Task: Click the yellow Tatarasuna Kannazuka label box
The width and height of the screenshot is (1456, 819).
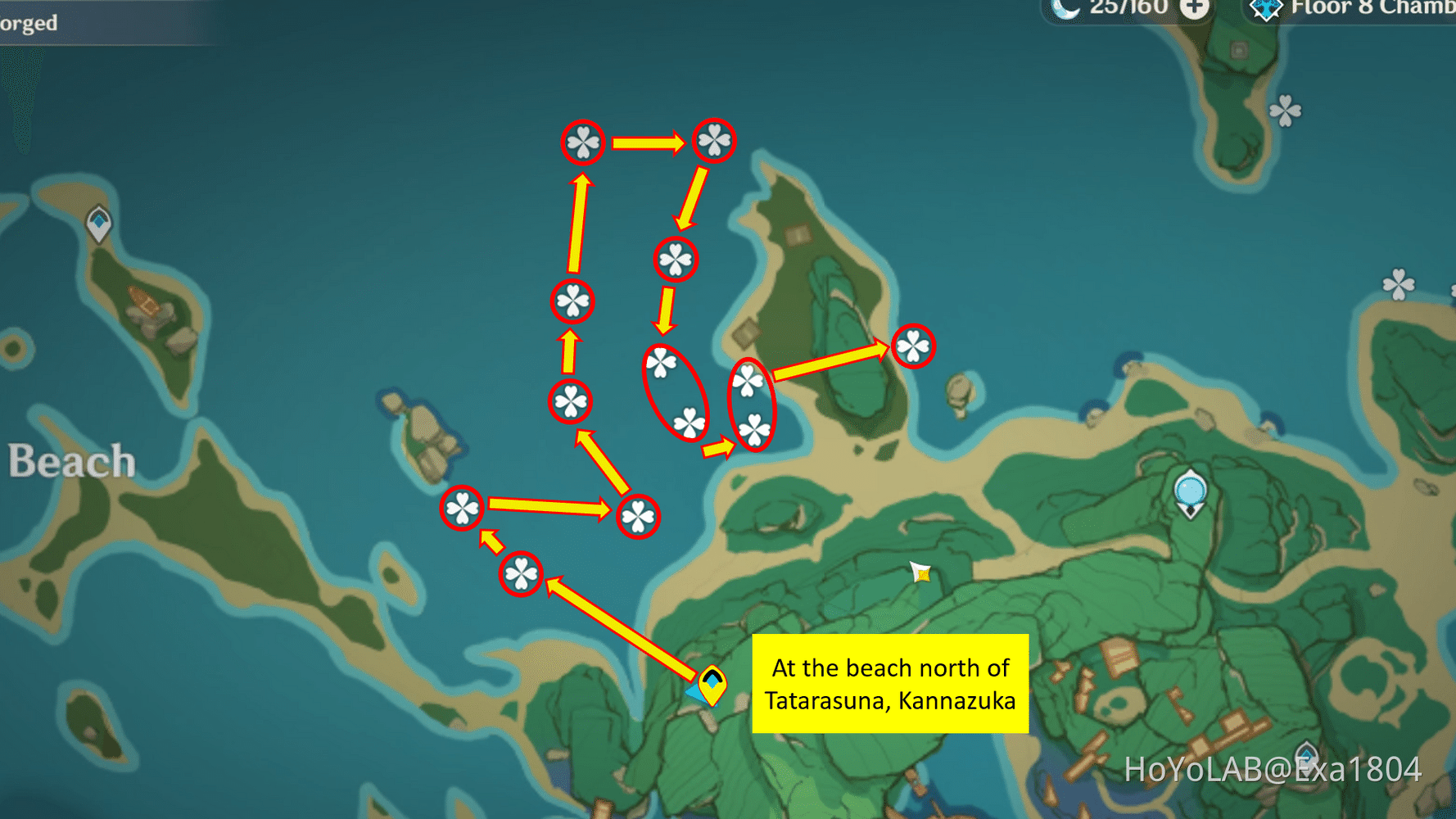Action: click(891, 684)
